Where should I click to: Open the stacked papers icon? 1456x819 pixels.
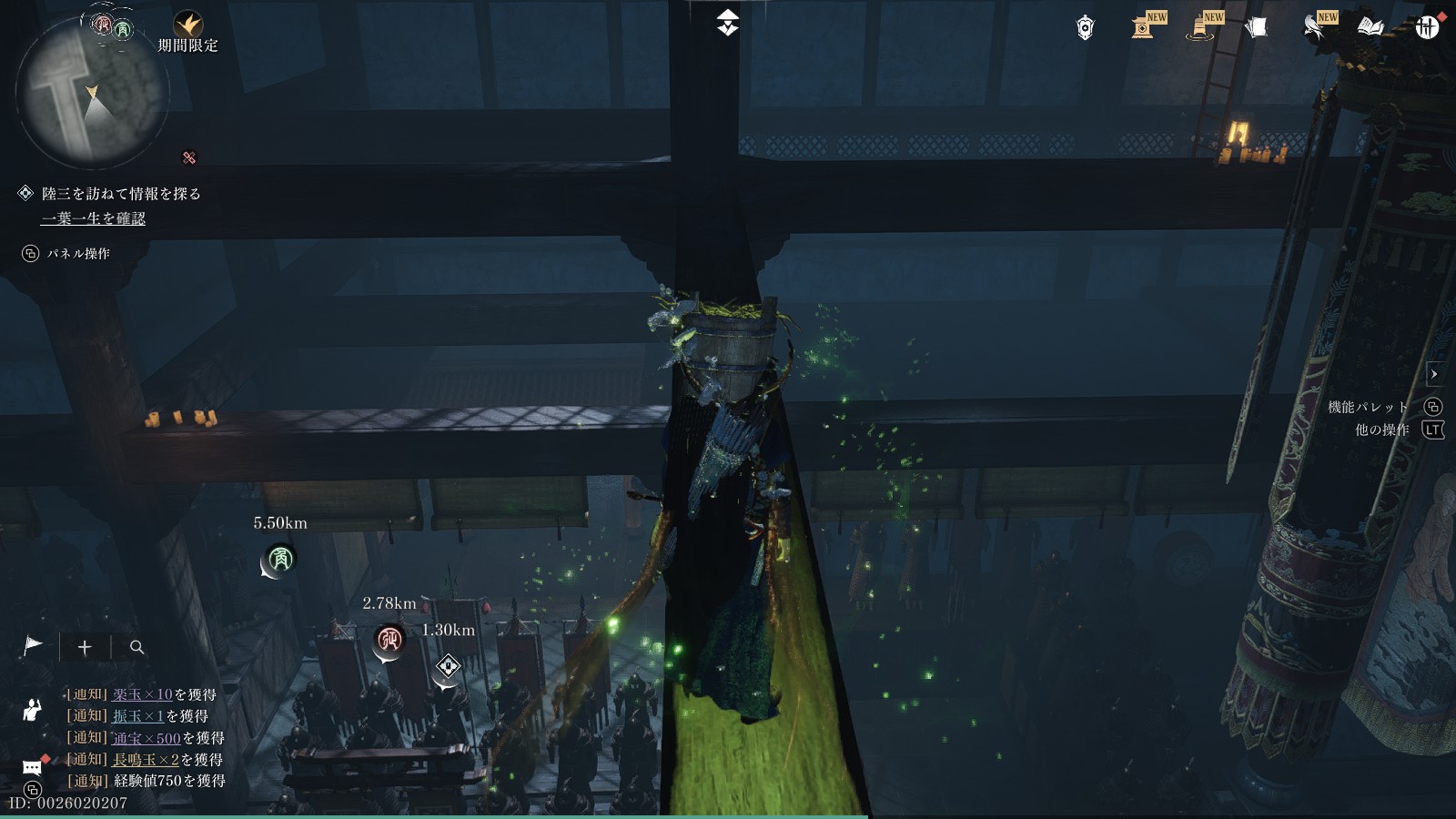point(1257,28)
